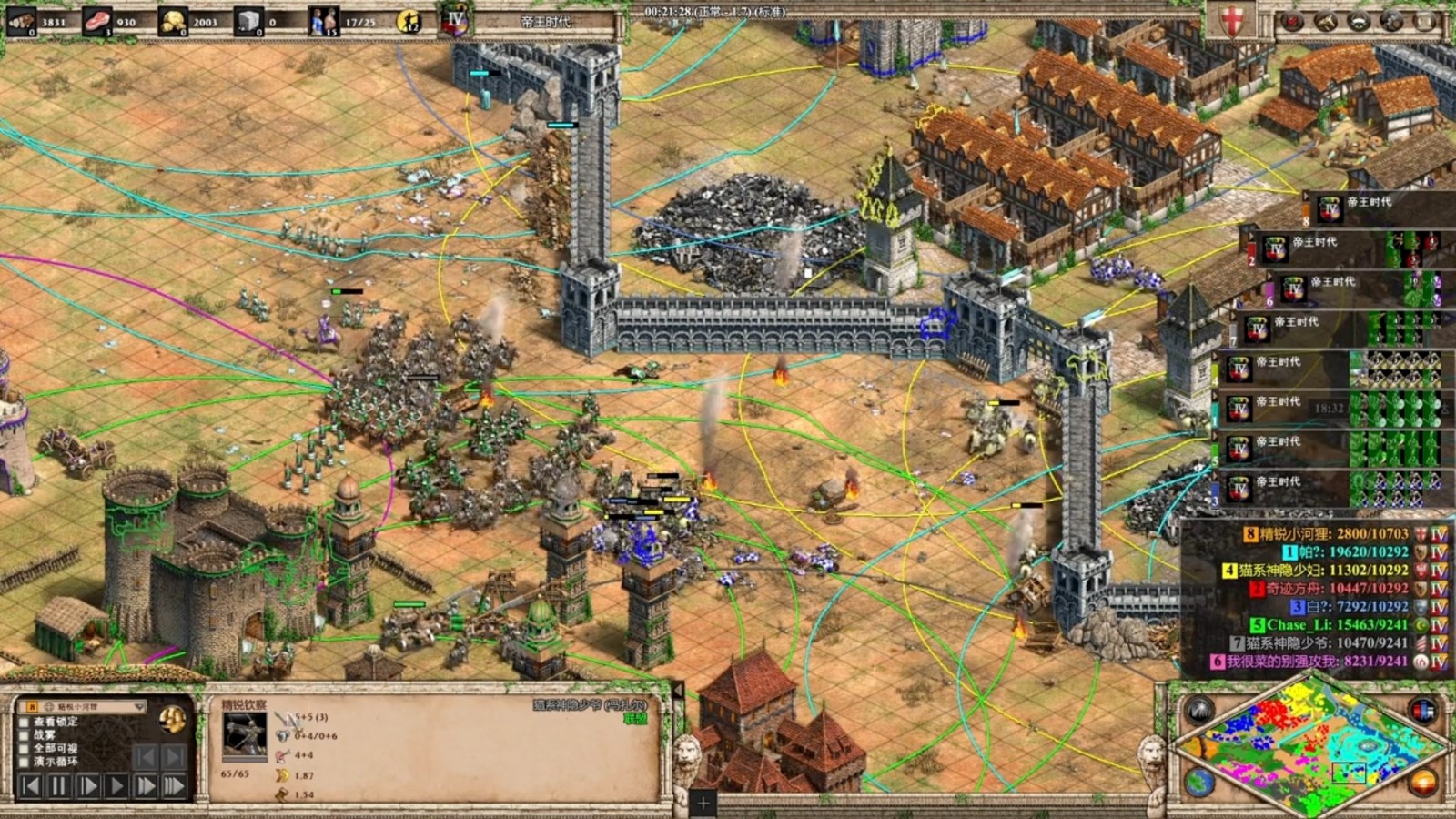Switch minimap to terrain globe mode
Screen dimensions: 1456x819
click(1199, 781)
